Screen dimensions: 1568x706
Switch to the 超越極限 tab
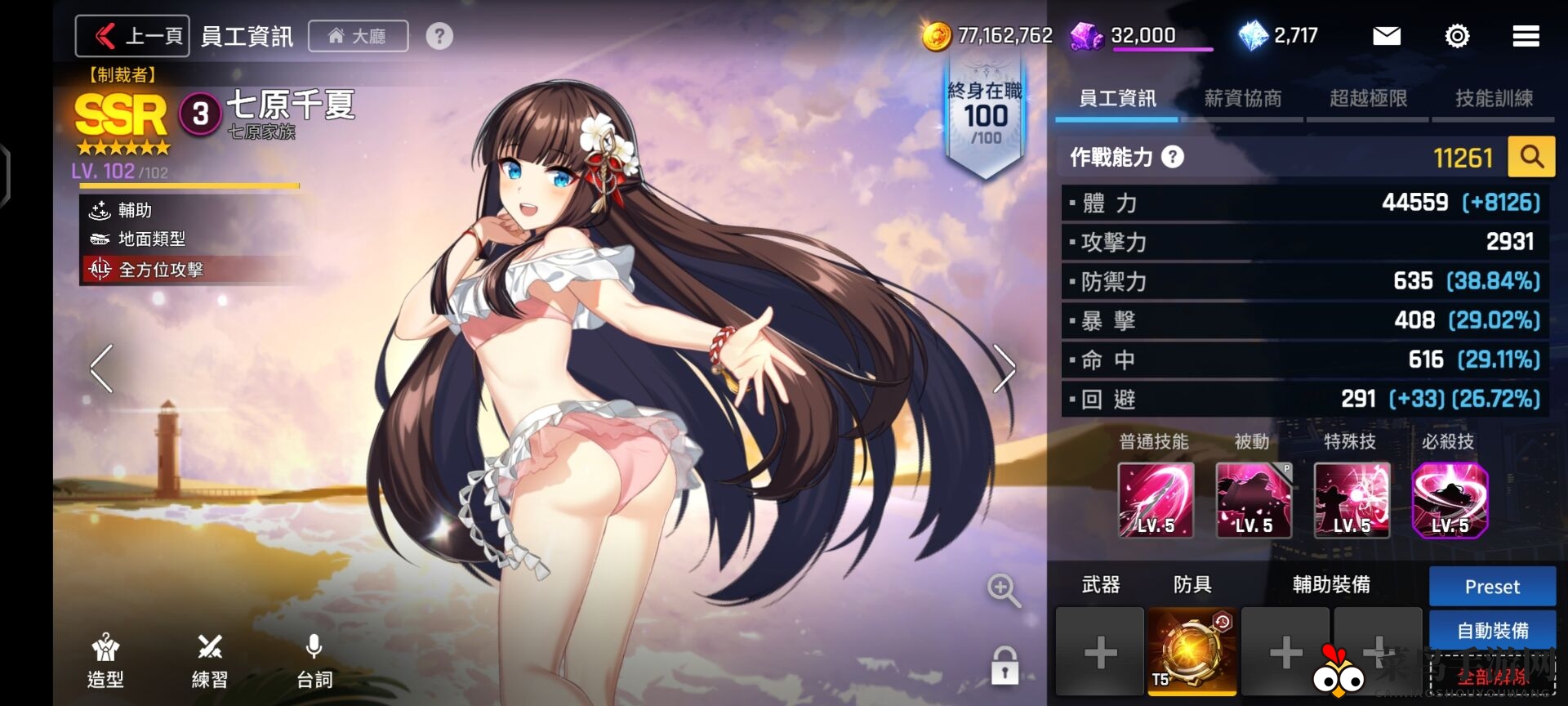tap(1368, 99)
